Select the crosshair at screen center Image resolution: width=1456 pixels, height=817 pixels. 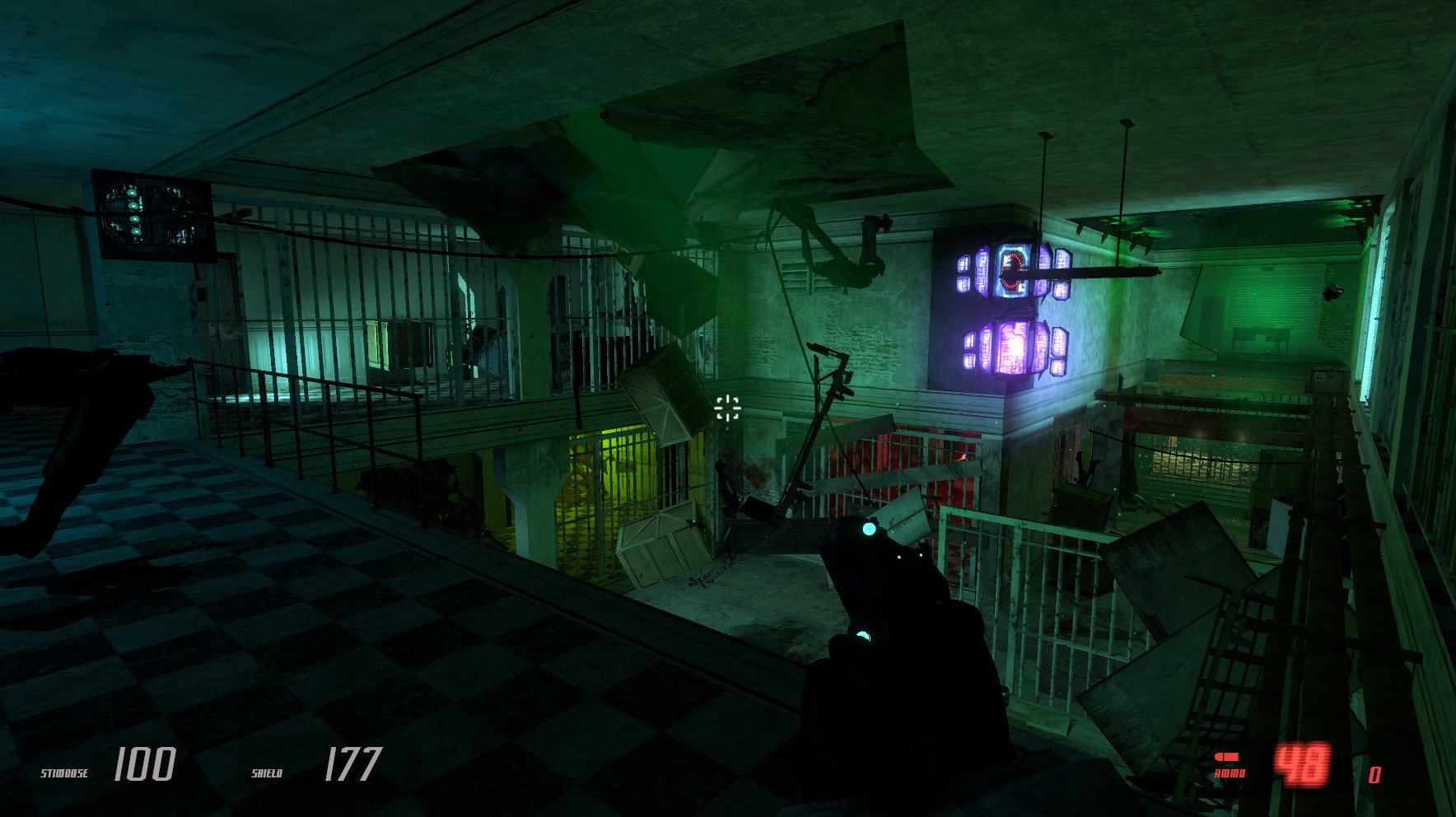click(x=728, y=407)
